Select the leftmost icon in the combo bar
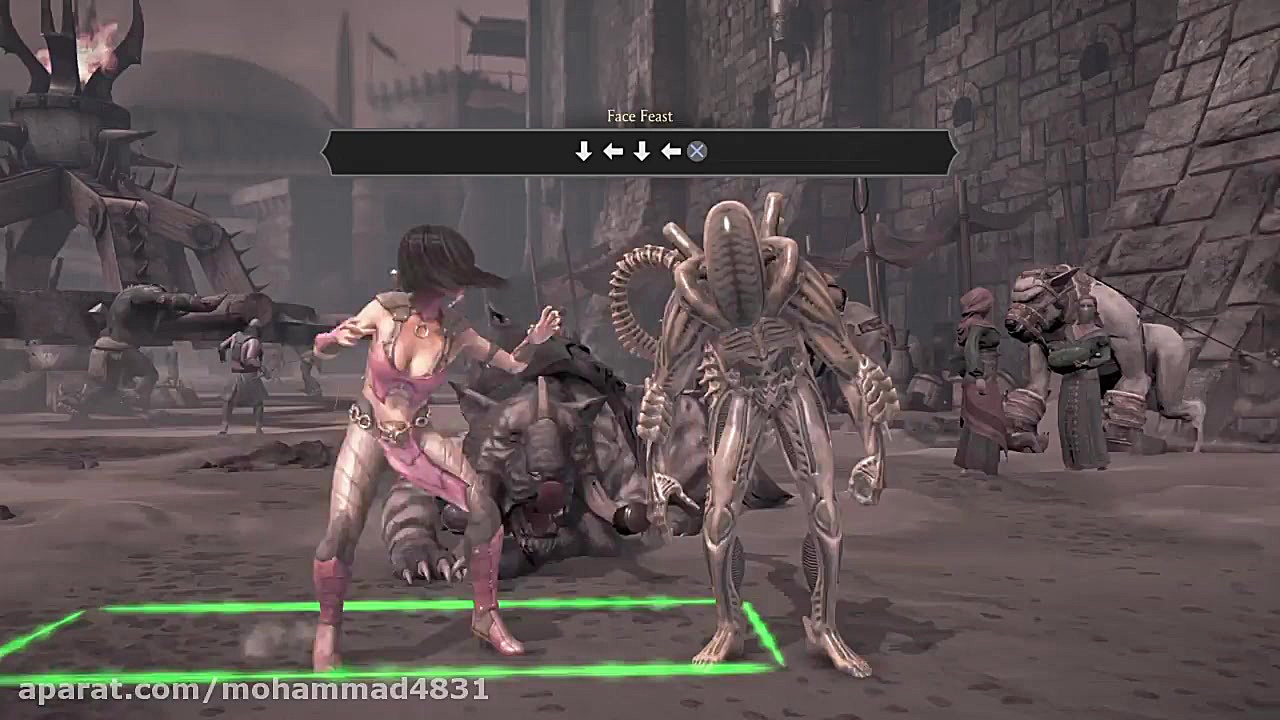1280x720 pixels. coord(585,152)
